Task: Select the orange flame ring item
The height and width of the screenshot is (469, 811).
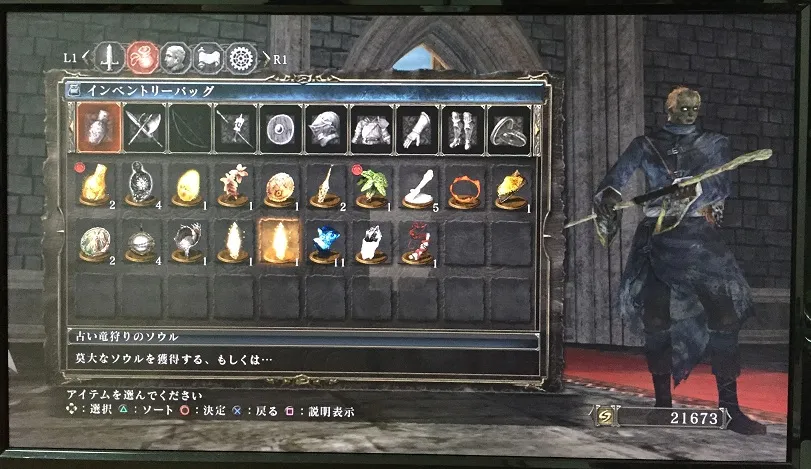Action: 462,186
